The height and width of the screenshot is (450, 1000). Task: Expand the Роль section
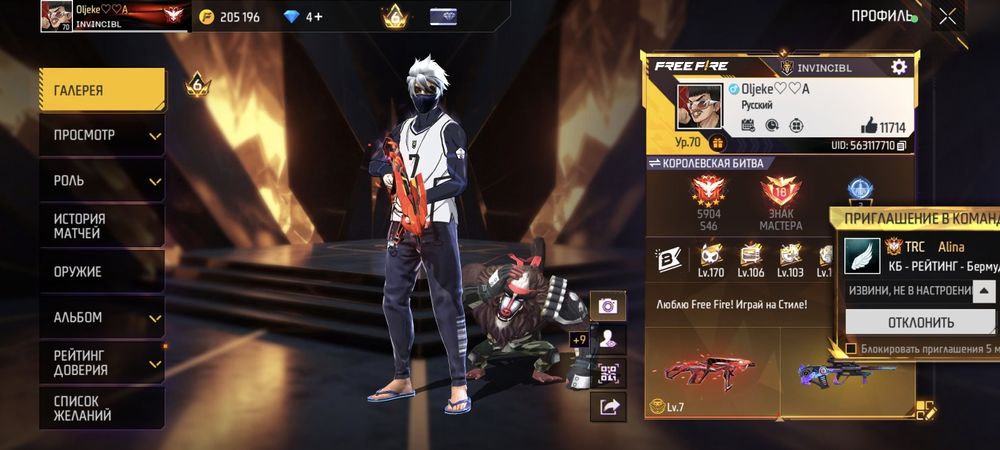click(102, 181)
